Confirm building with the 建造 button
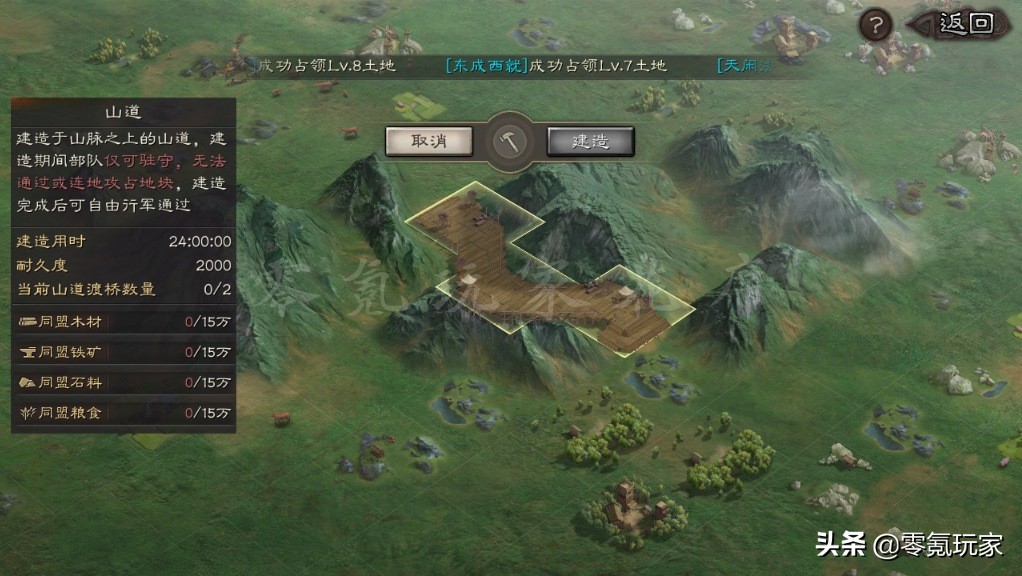1022x576 pixels. coord(590,141)
